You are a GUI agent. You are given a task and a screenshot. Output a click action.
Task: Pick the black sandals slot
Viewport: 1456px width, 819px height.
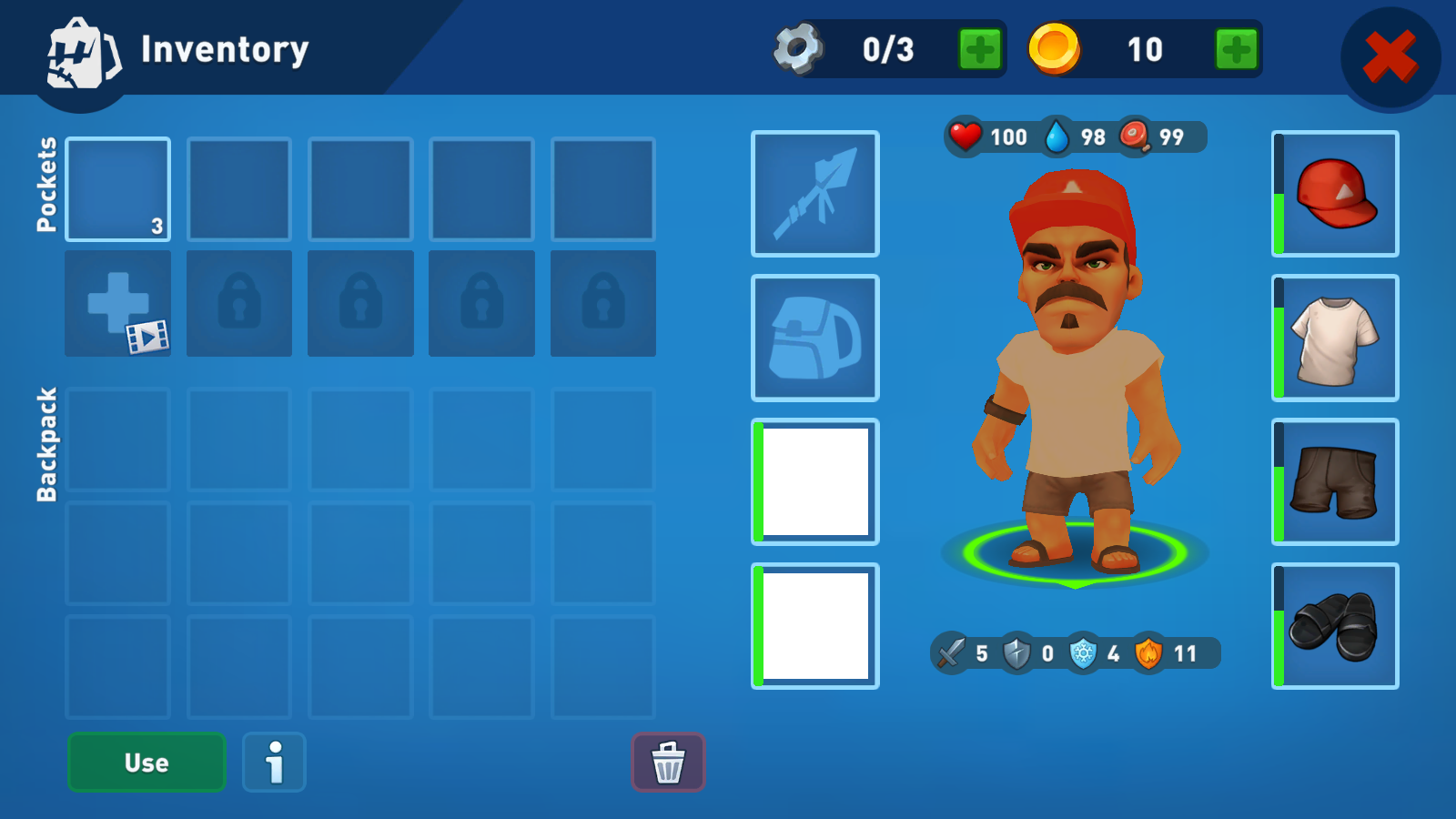(1335, 626)
